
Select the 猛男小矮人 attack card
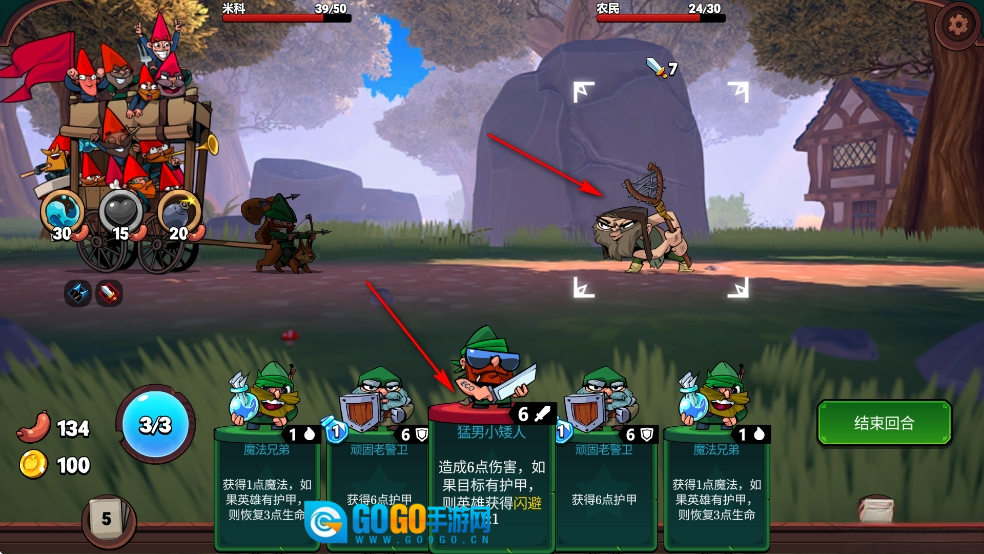pyautogui.click(x=491, y=470)
